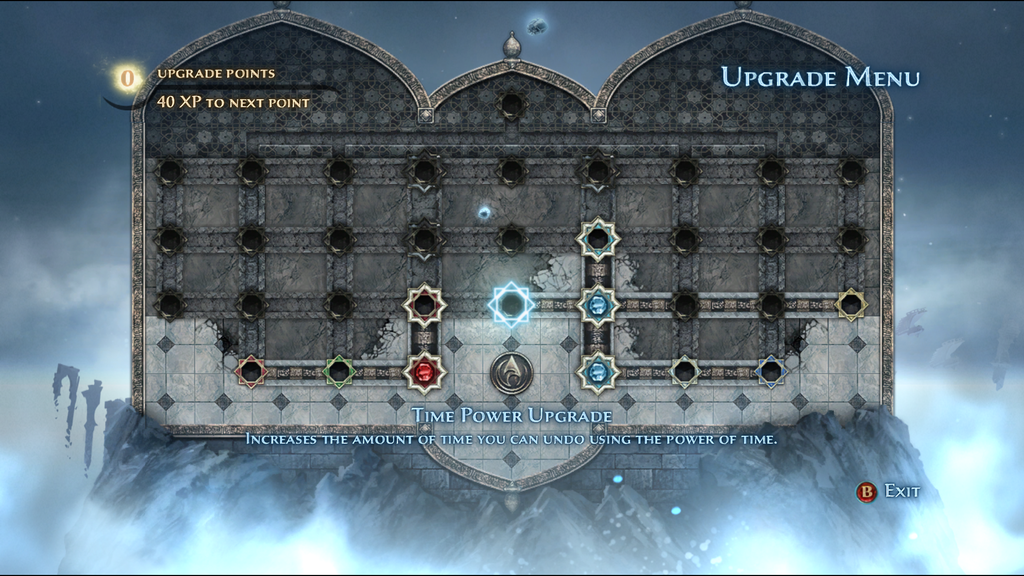Choose the empty green-framed upgrade socket

(x=339, y=372)
